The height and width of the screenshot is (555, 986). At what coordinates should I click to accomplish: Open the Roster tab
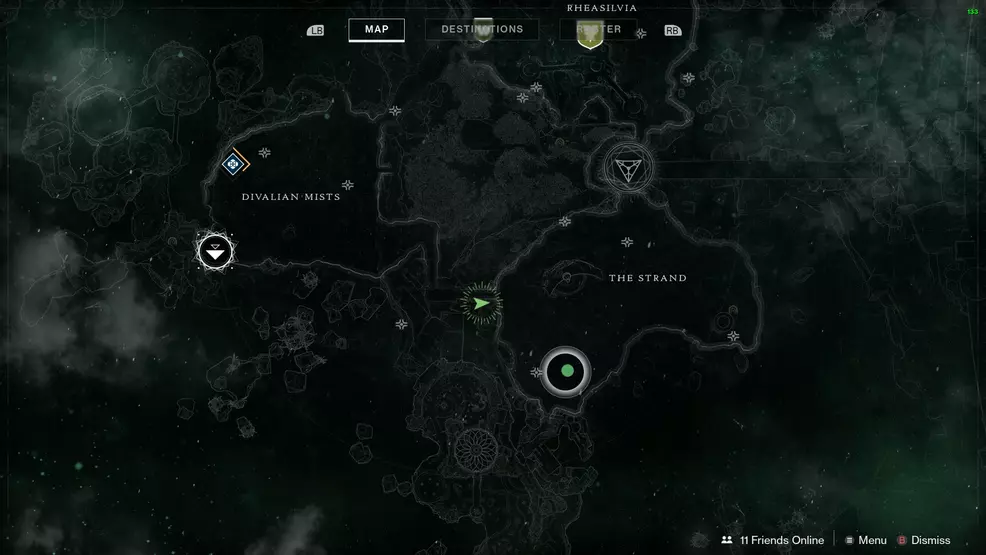[598, 29]
